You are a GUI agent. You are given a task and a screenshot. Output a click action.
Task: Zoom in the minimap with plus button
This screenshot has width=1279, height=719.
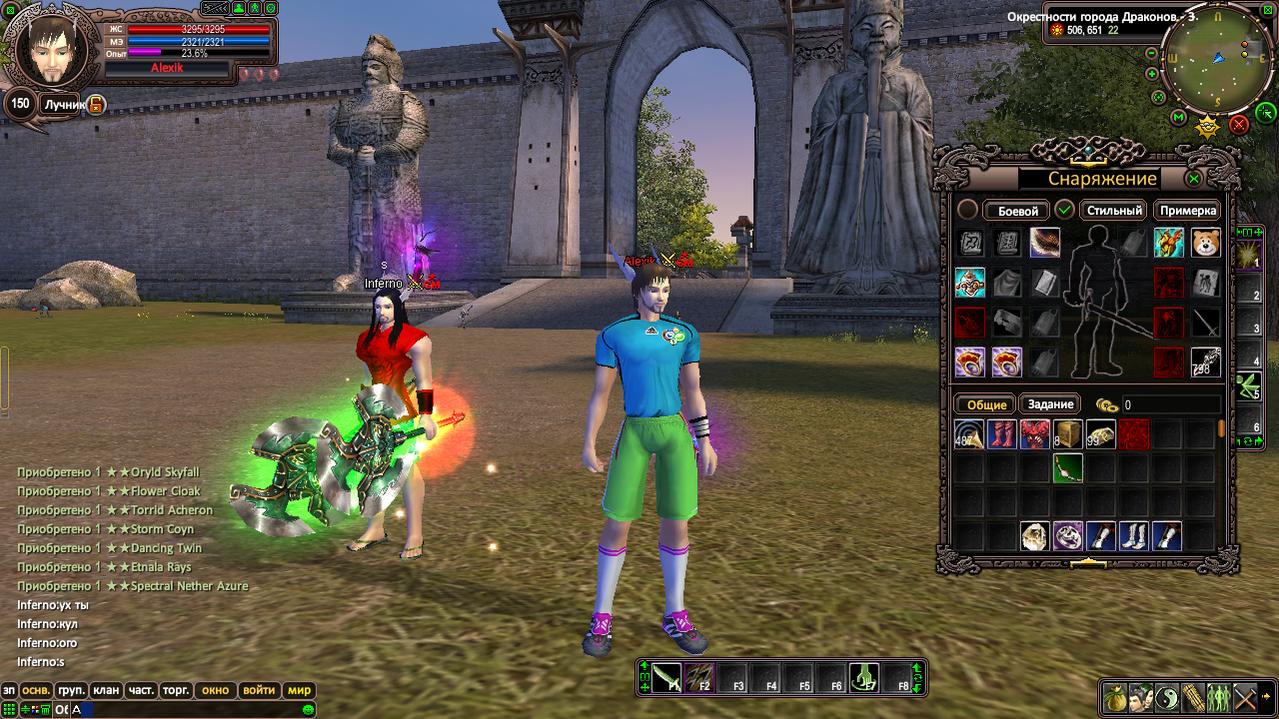pyautogui.click(x=1153, y=73)
